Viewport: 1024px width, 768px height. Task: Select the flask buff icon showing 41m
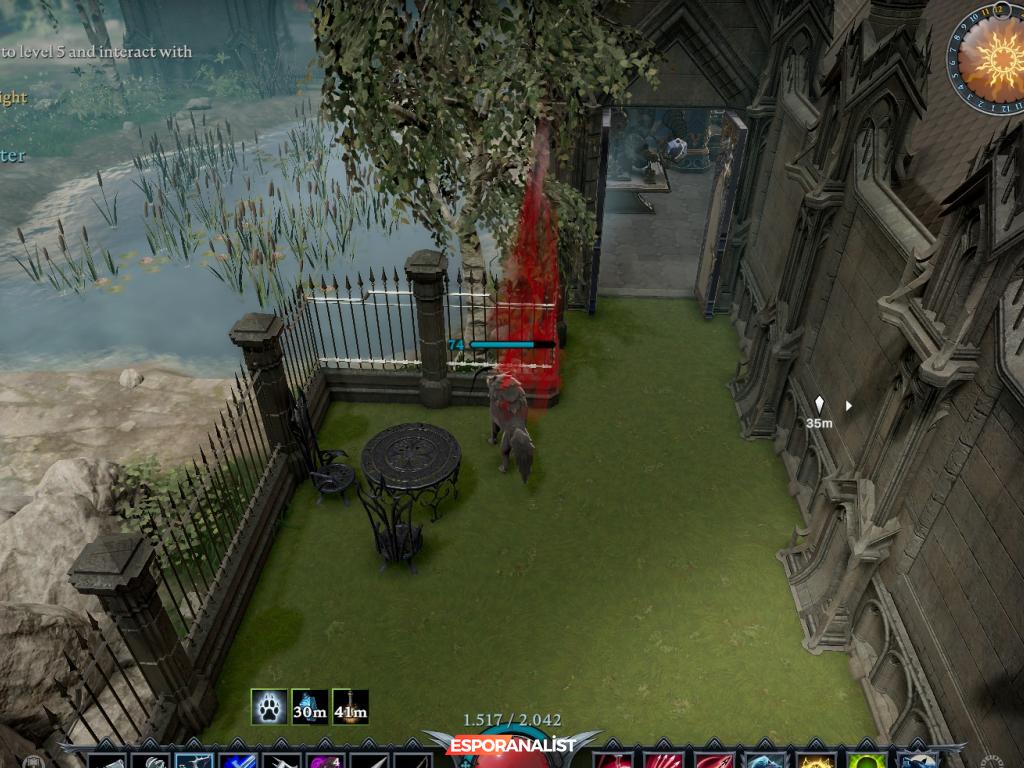pyautogui.click(x=350, y=707)
